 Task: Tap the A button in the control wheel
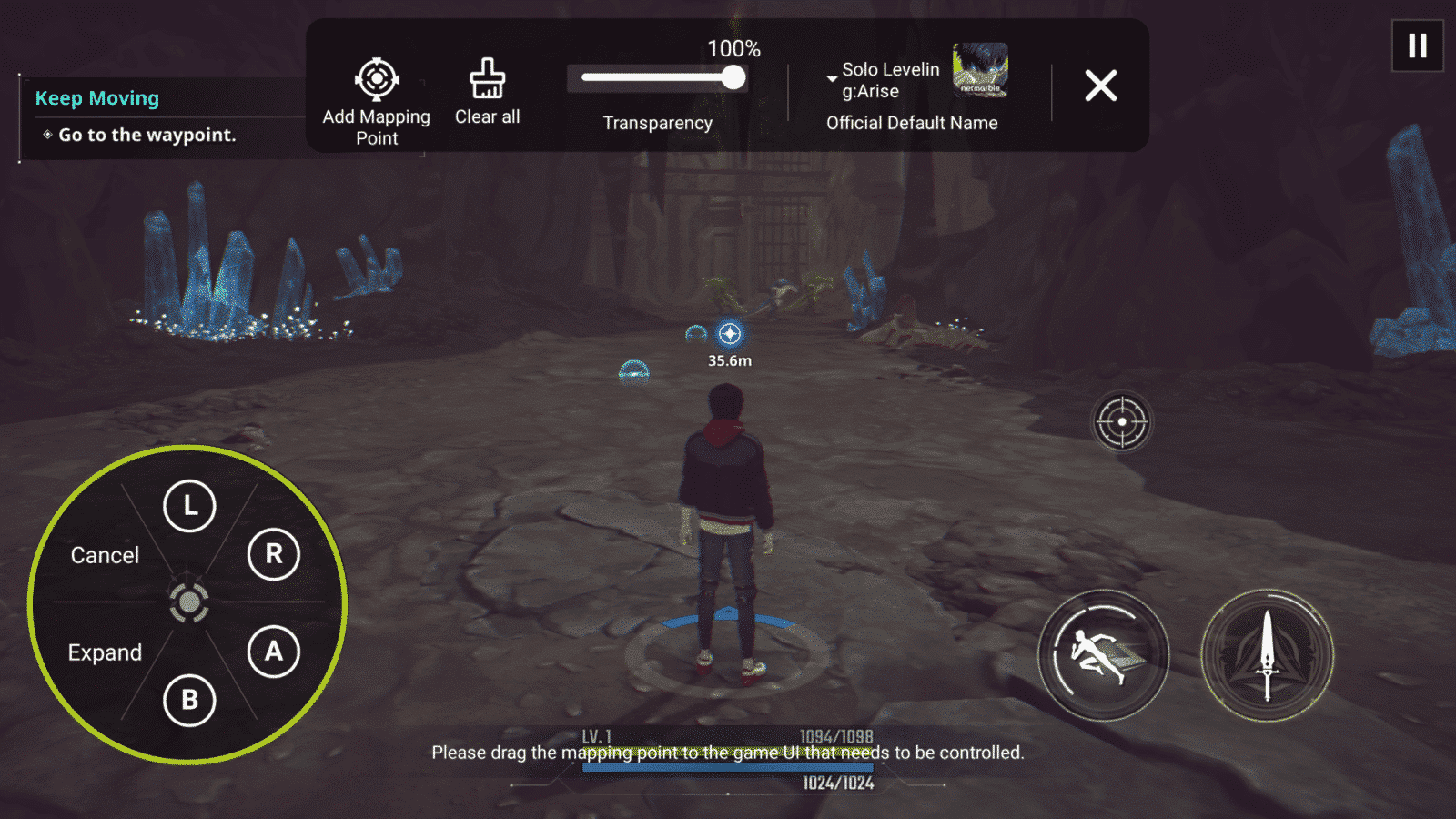pyautogui.click(x=273, y=652)
